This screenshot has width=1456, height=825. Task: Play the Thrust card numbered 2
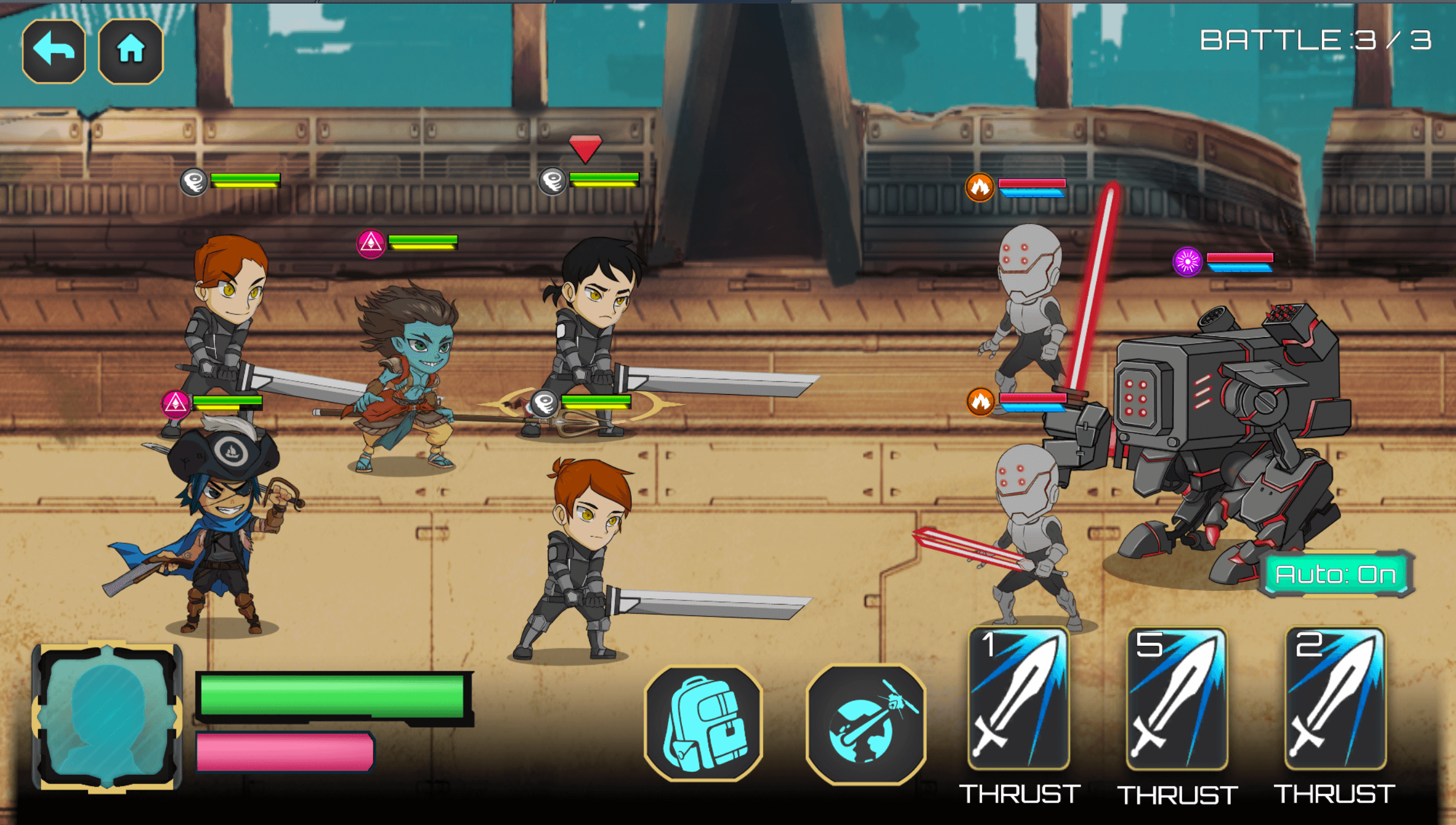1335,699
